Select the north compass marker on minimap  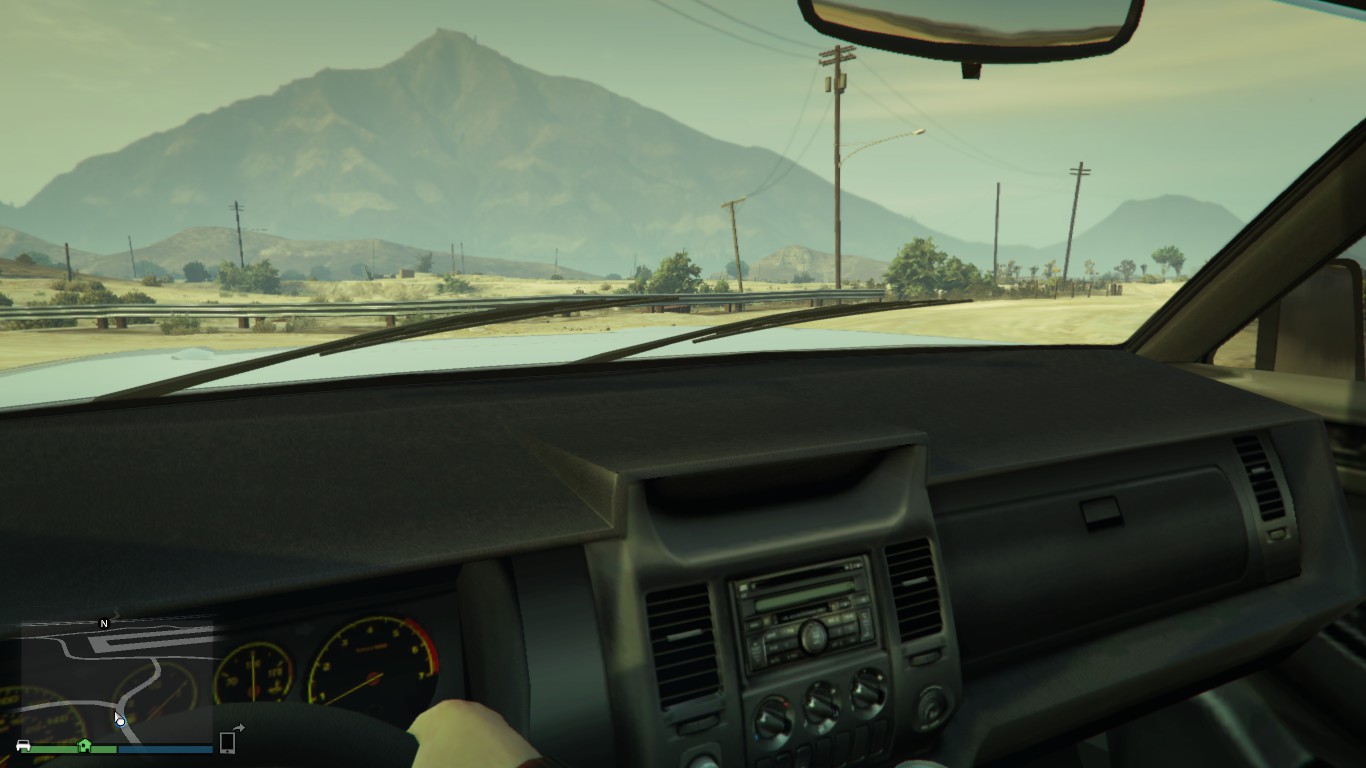click(104, 624)
